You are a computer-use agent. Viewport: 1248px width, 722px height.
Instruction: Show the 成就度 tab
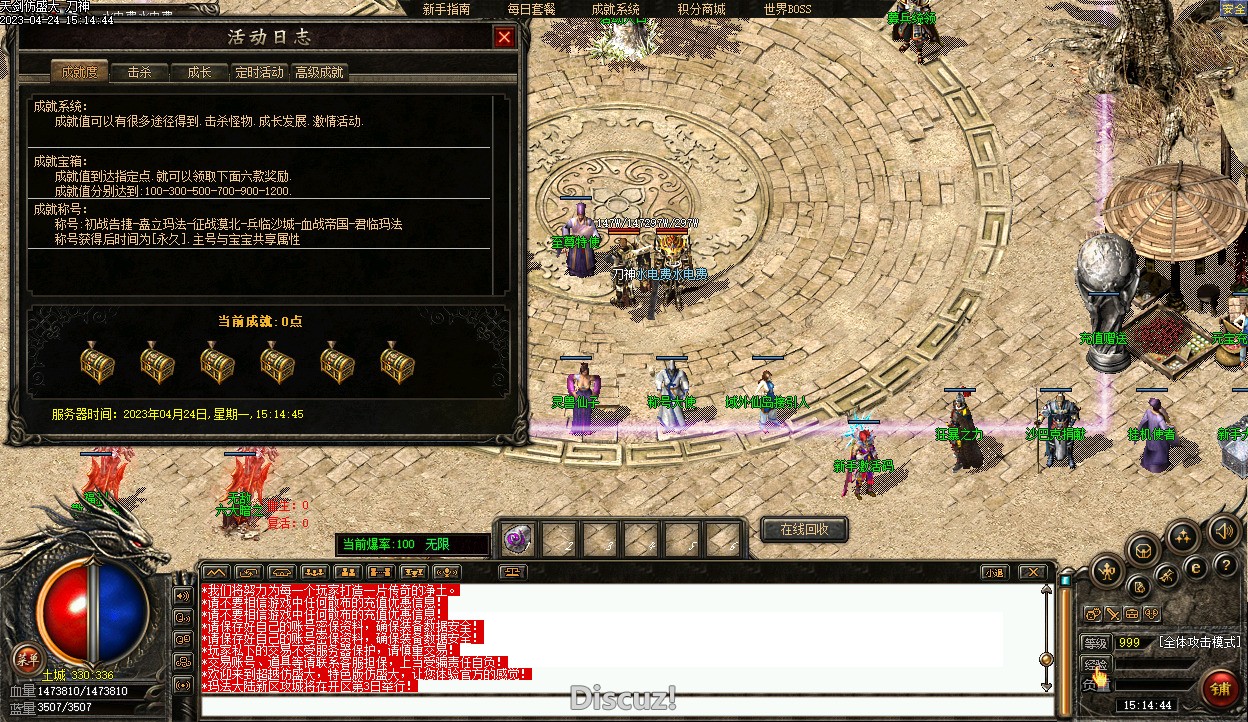pos(79,72)
